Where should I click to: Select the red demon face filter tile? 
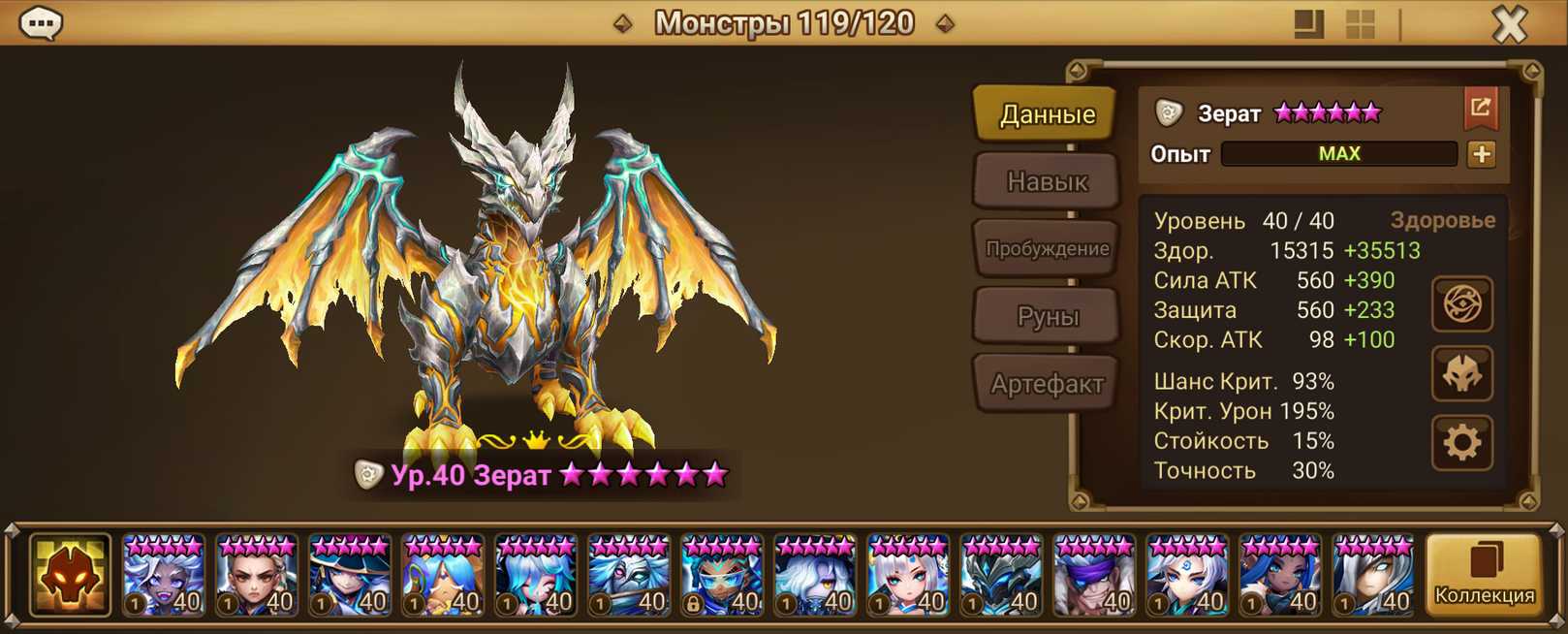tap(70, 575)
